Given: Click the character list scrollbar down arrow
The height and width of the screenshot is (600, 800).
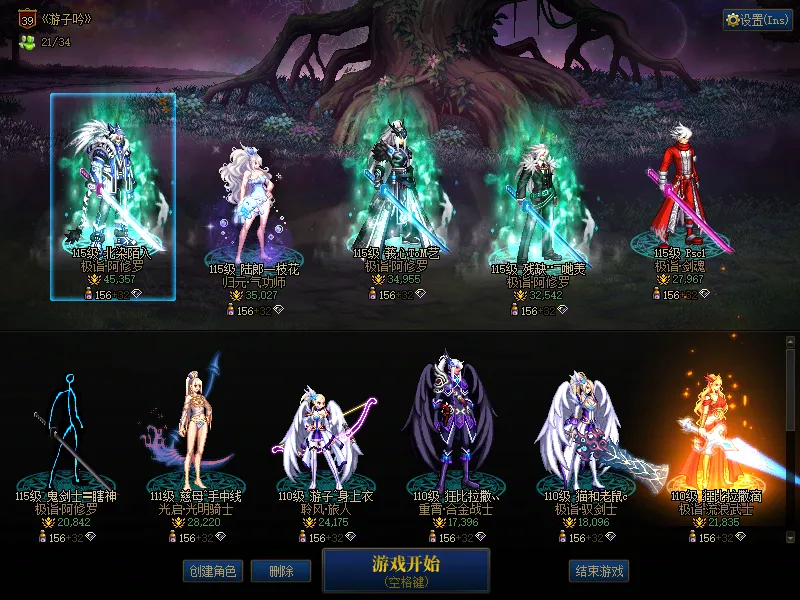Looking at the screenshot, I should coord(791,537).
